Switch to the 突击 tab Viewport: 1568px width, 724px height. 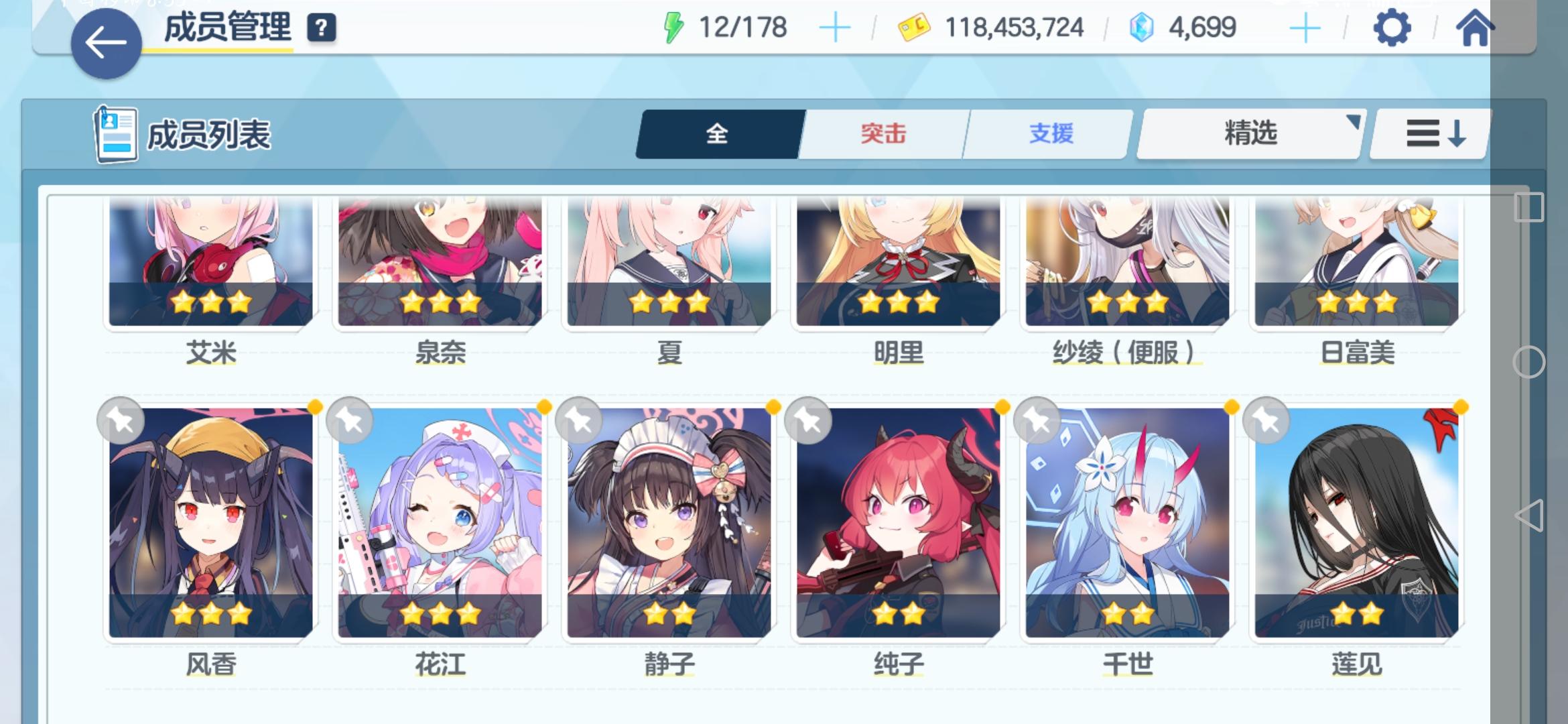883,134
